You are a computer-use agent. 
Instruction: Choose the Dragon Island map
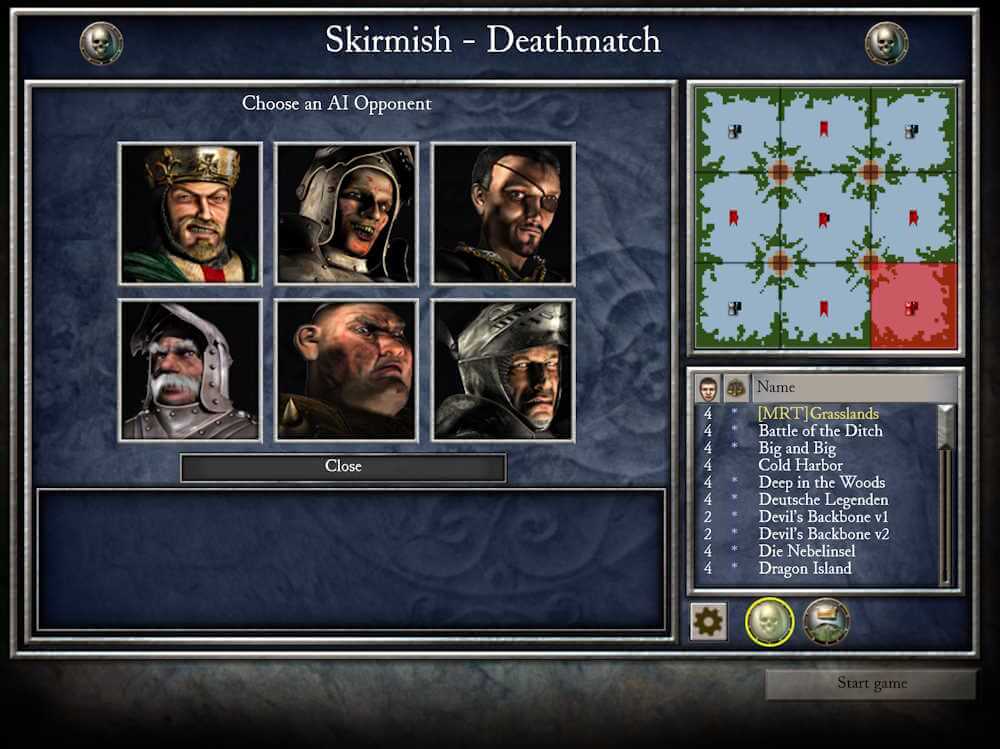tap(805, 569)
